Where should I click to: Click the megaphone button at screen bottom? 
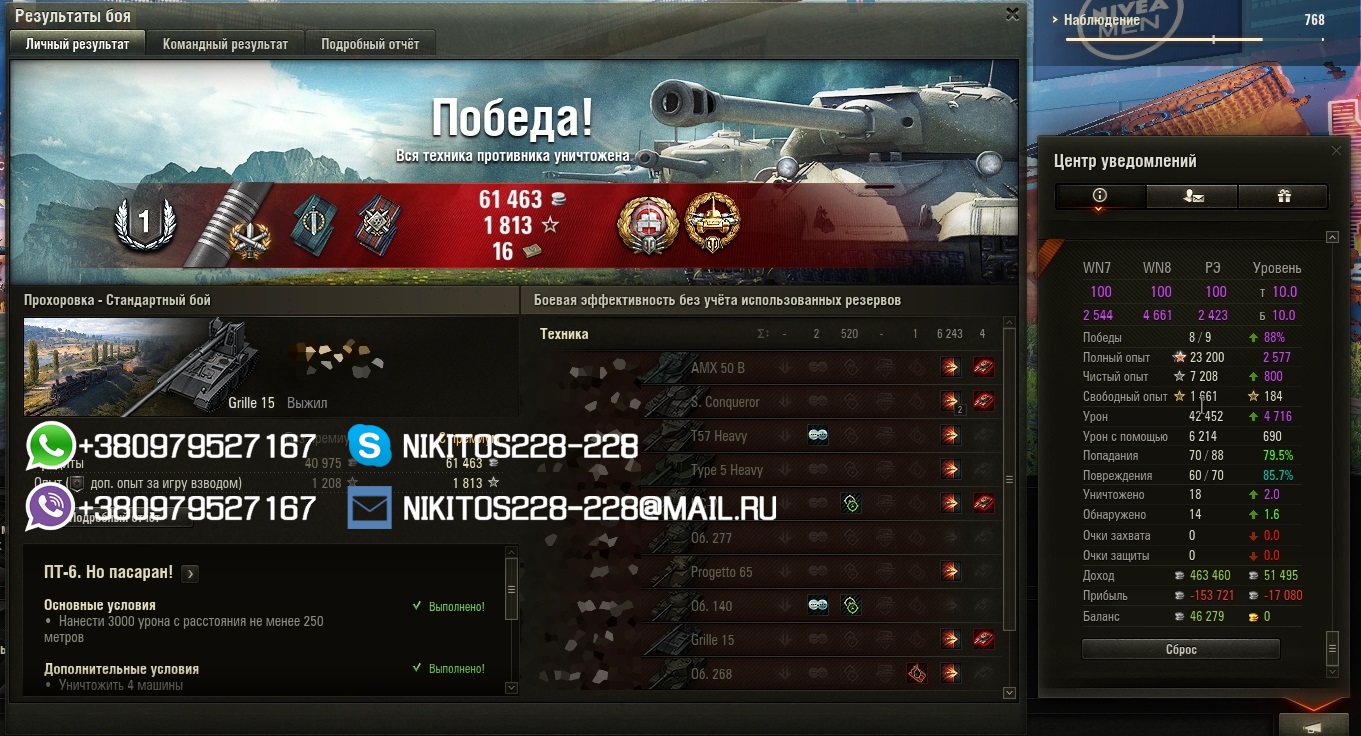pos(1313,726)
